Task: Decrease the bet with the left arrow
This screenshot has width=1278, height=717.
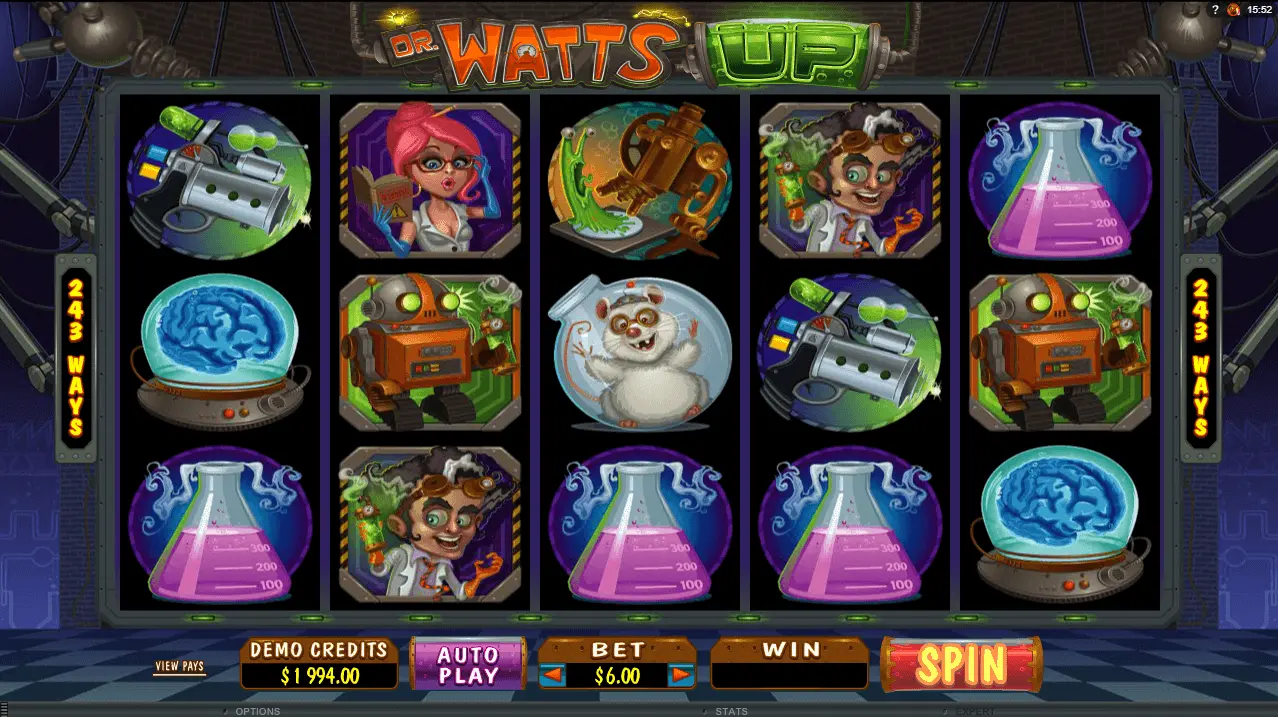Action: coord(552,676)
